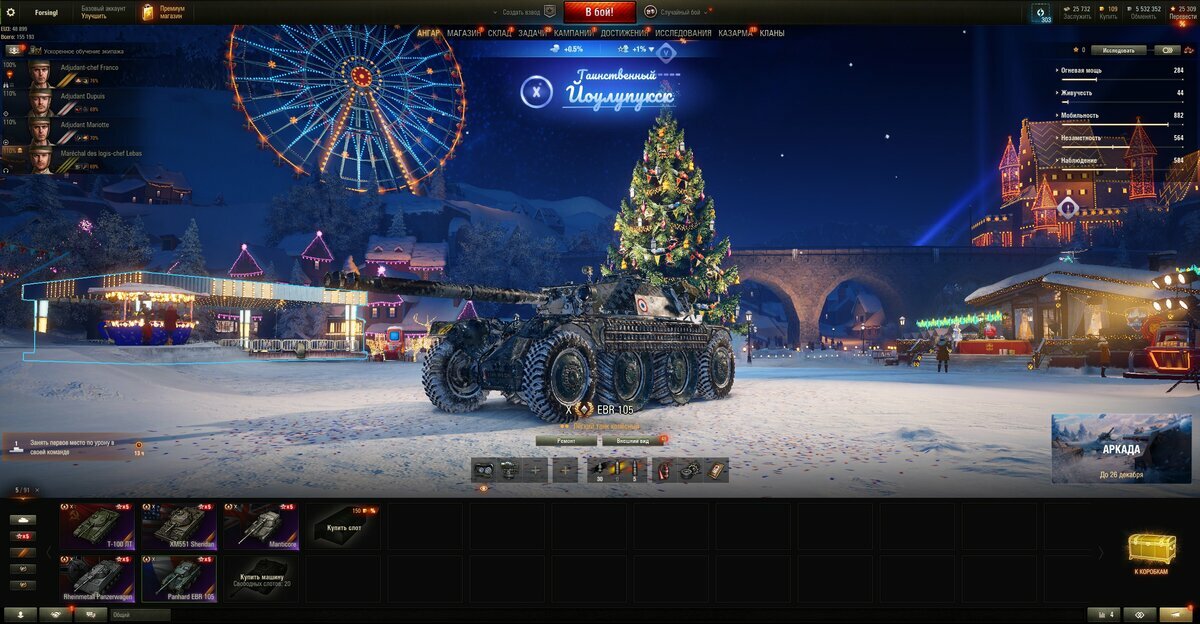Open the СКЛАД tab
The image size is (1200, 624).
pyautogui.click(x=499, y=33)
